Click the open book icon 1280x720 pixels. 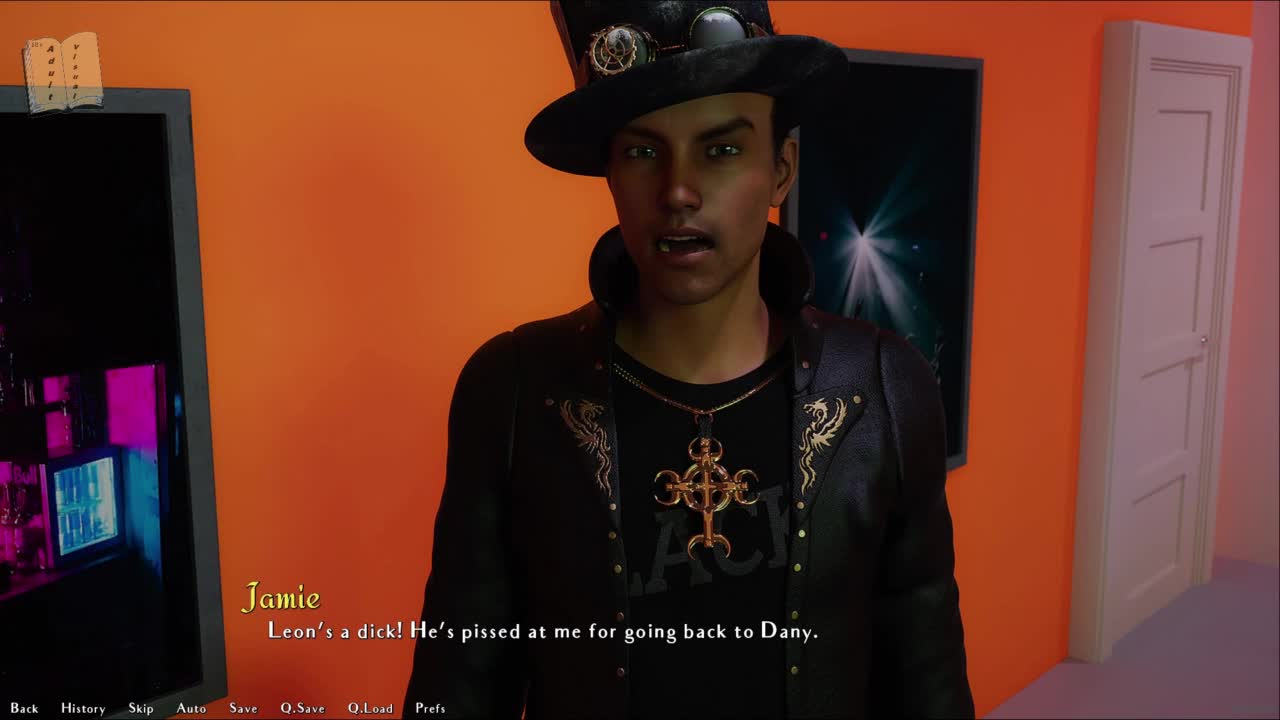tap(63, 72)
